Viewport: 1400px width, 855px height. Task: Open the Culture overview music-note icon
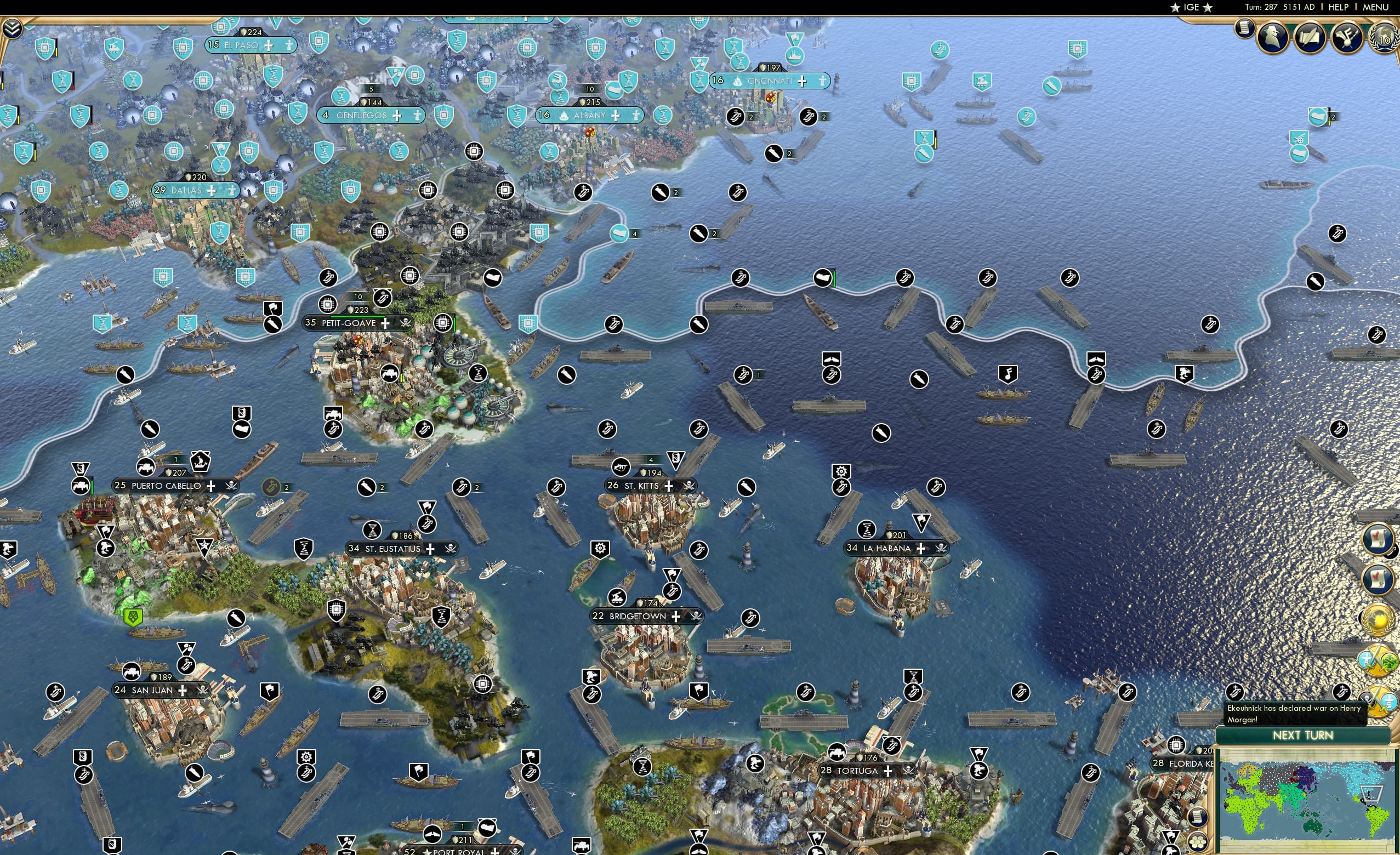[x=1347, y=35]
